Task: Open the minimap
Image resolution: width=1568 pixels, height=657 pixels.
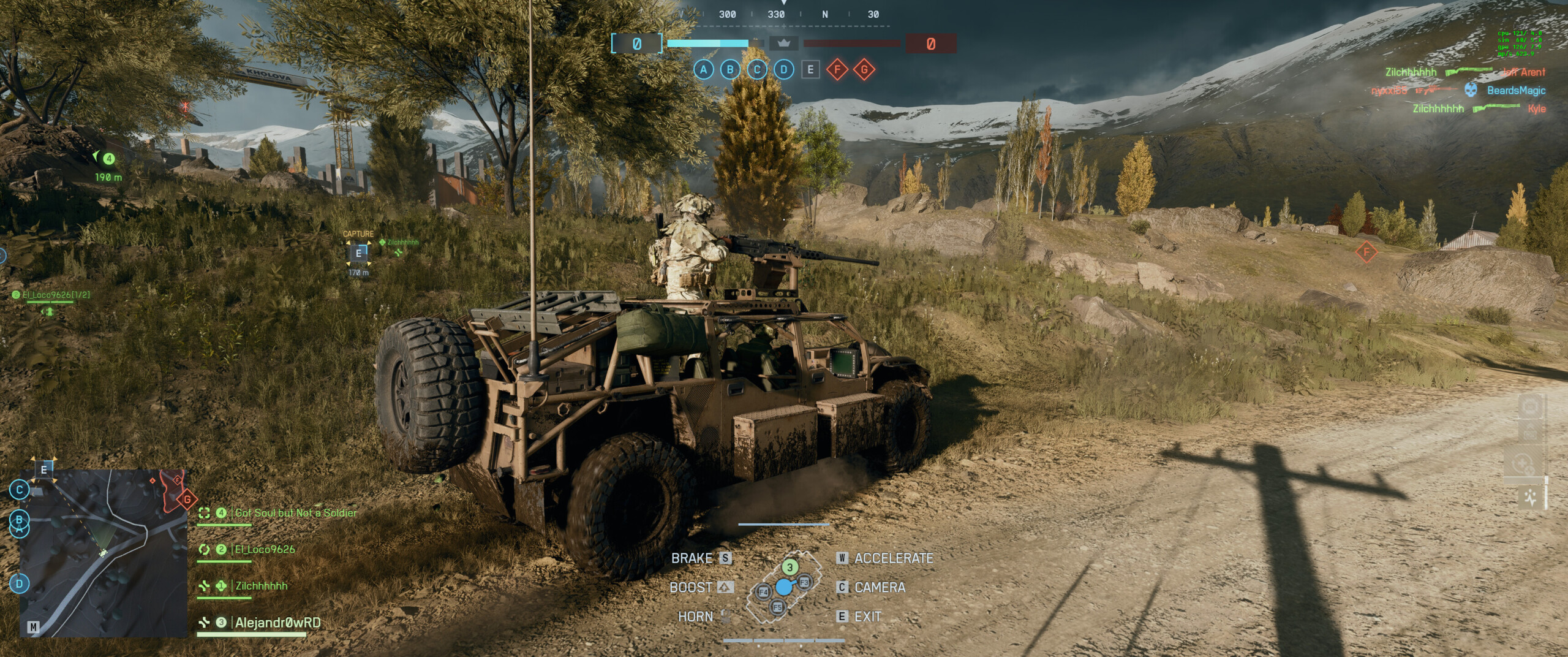Action: coord(103,553)
